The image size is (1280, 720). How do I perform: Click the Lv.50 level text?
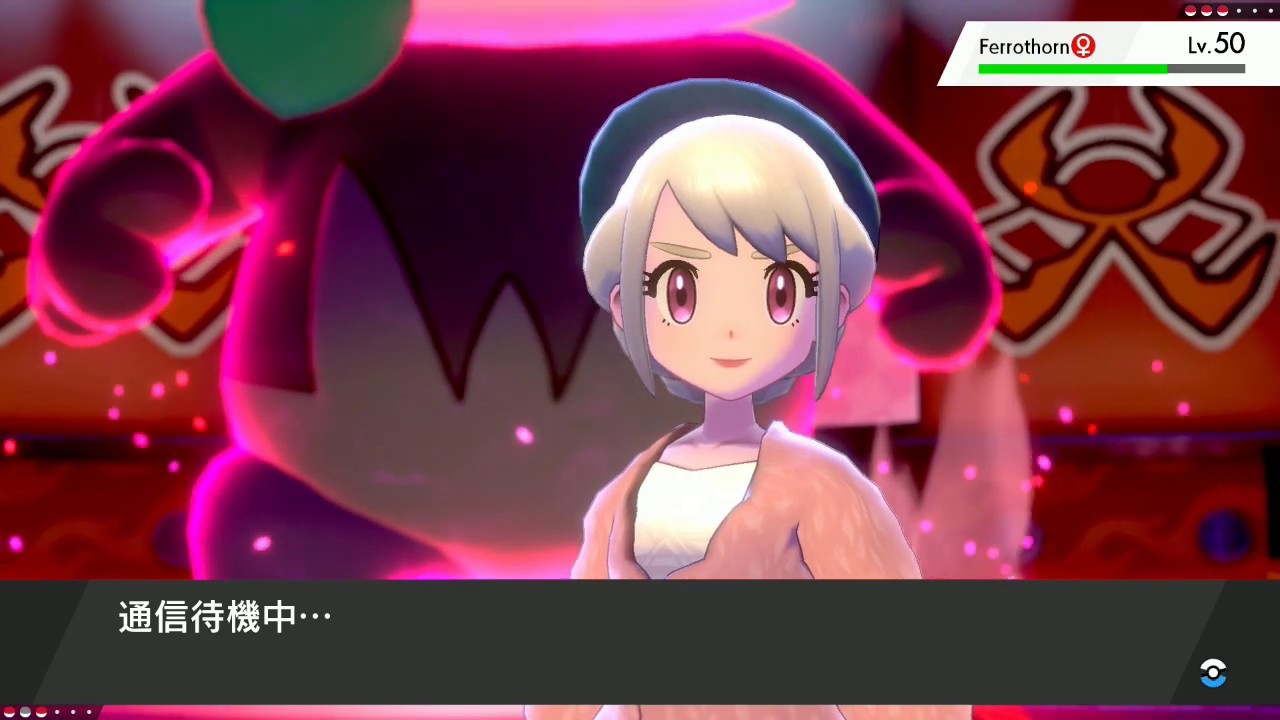click(x=1215, y=45)
